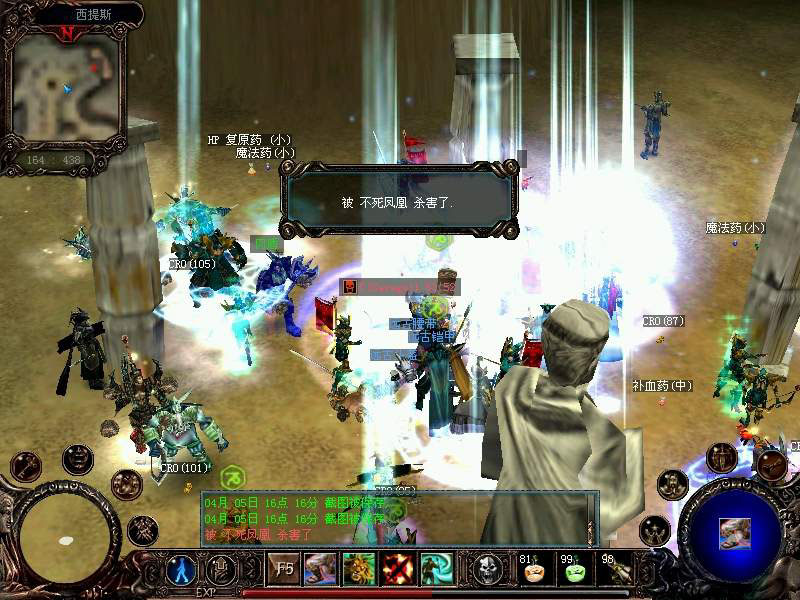Toggle the blue walking figure button

pyautogui.click(x=181, y=570)
